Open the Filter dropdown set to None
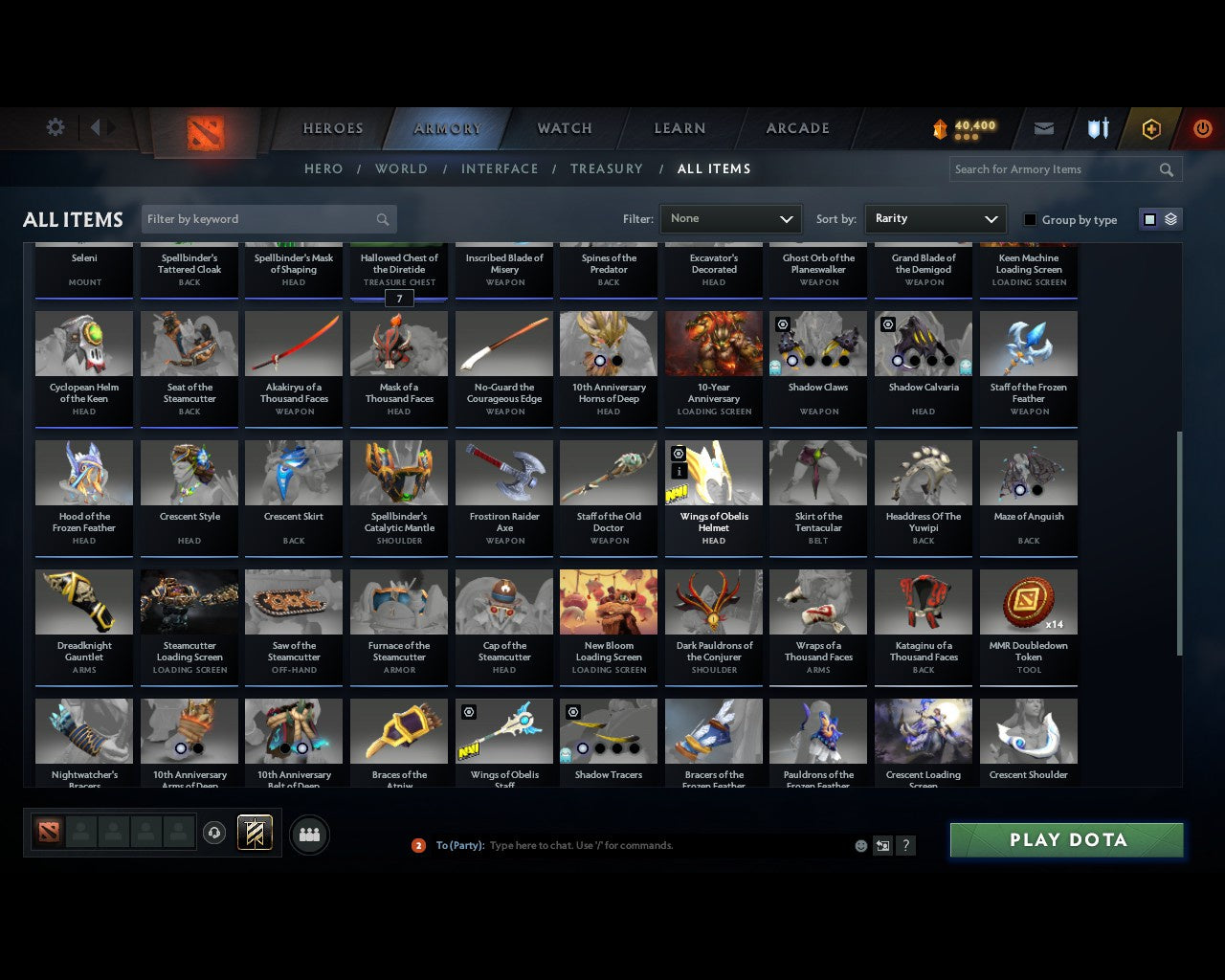The width and height of the screenshot is (1225, 980). (730, 218)
